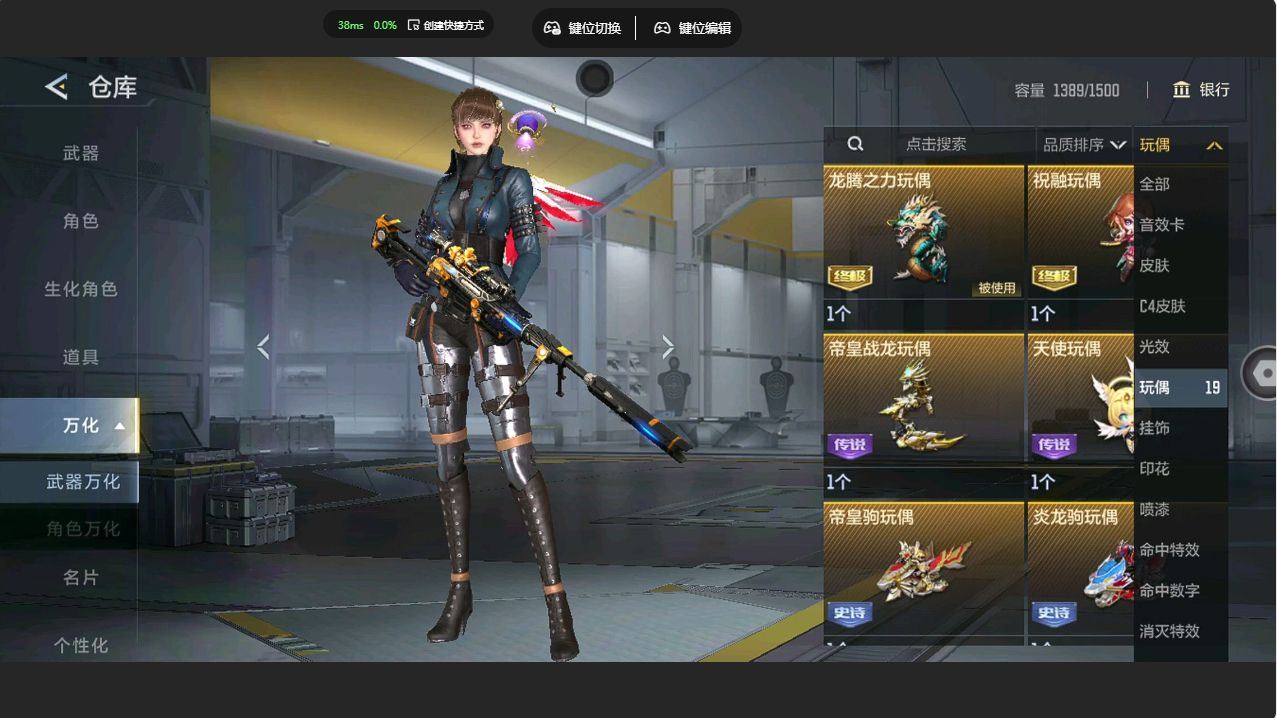Viewport: 1277px width, 718px height.
Task: Select the 帝皇战龙玩偶 item
Action: [923, 414]
